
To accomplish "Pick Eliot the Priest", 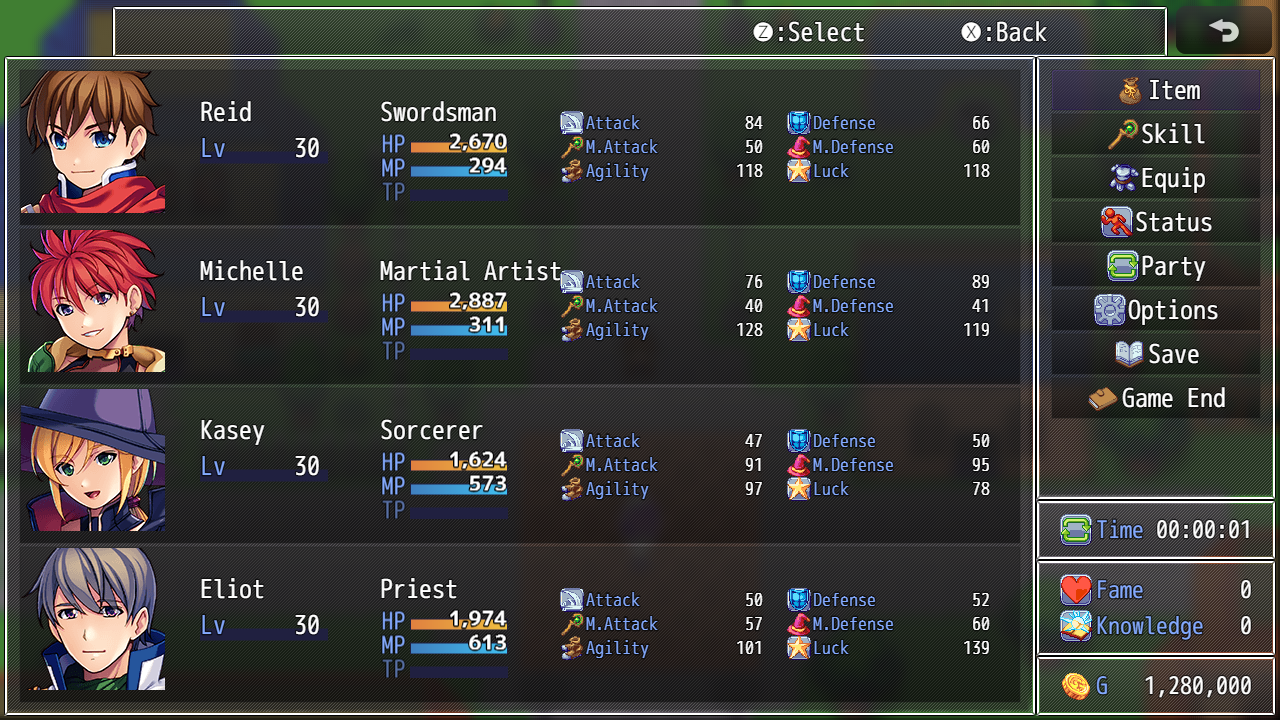I will click(520, 622).
